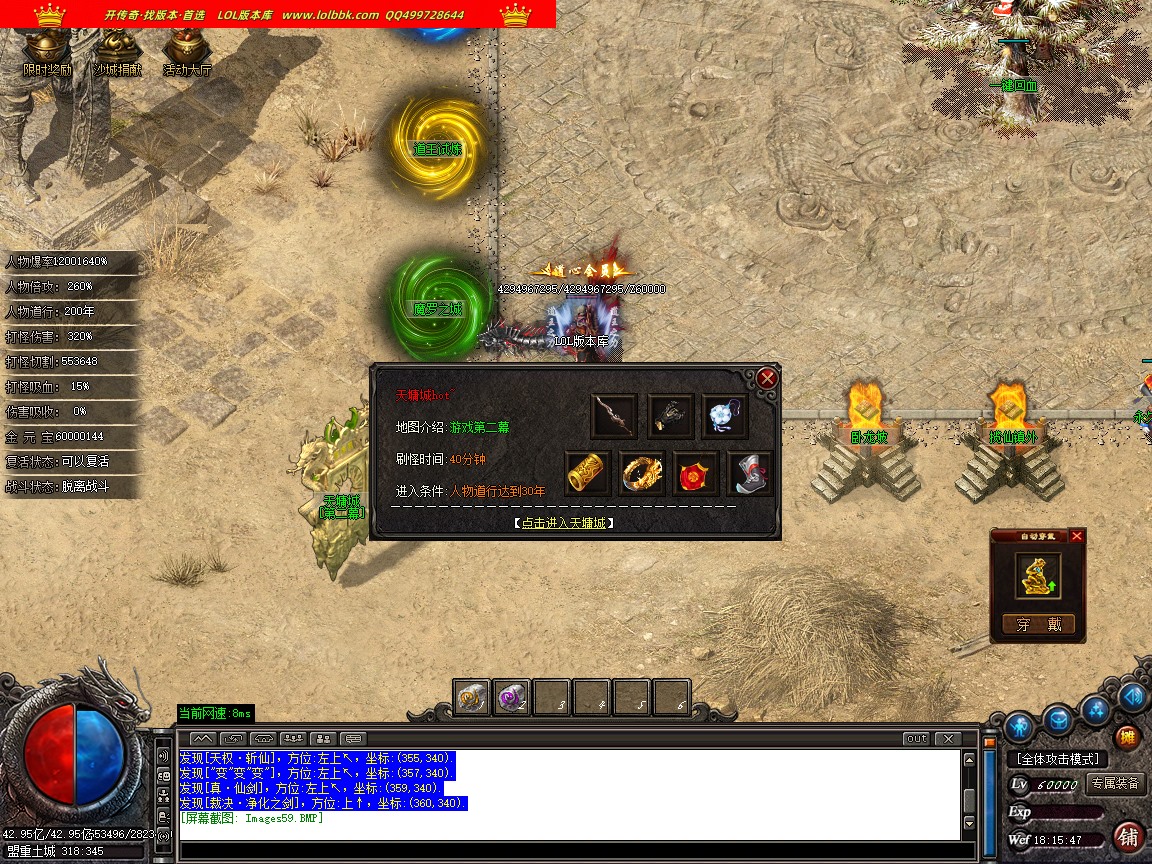Open the 活动大厅 activity hall icon
This screenshot has height=864, width=1152.
[186, 48]
